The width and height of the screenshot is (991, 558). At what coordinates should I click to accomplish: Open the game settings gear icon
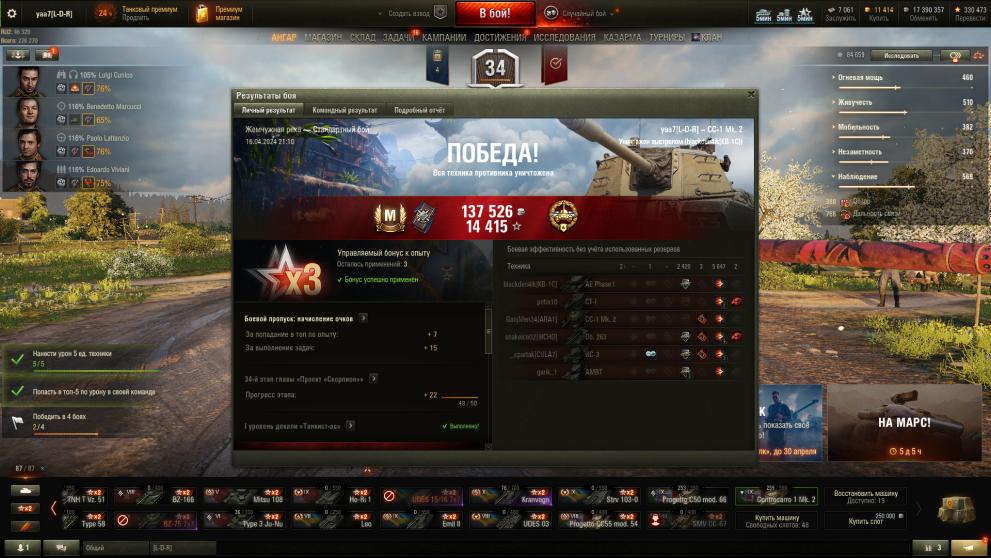pos(12,14)
